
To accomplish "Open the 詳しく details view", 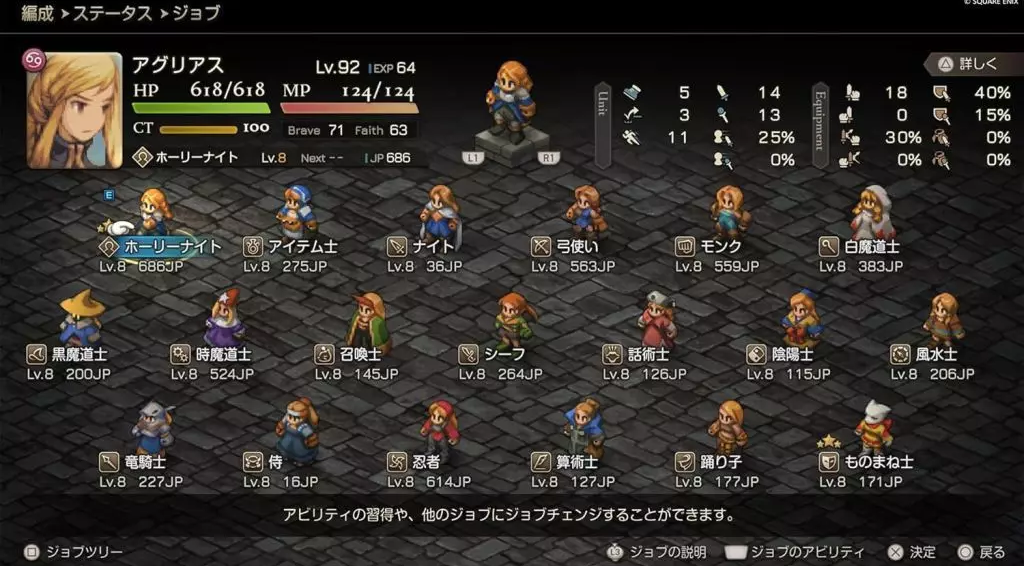I will point(968,63).
